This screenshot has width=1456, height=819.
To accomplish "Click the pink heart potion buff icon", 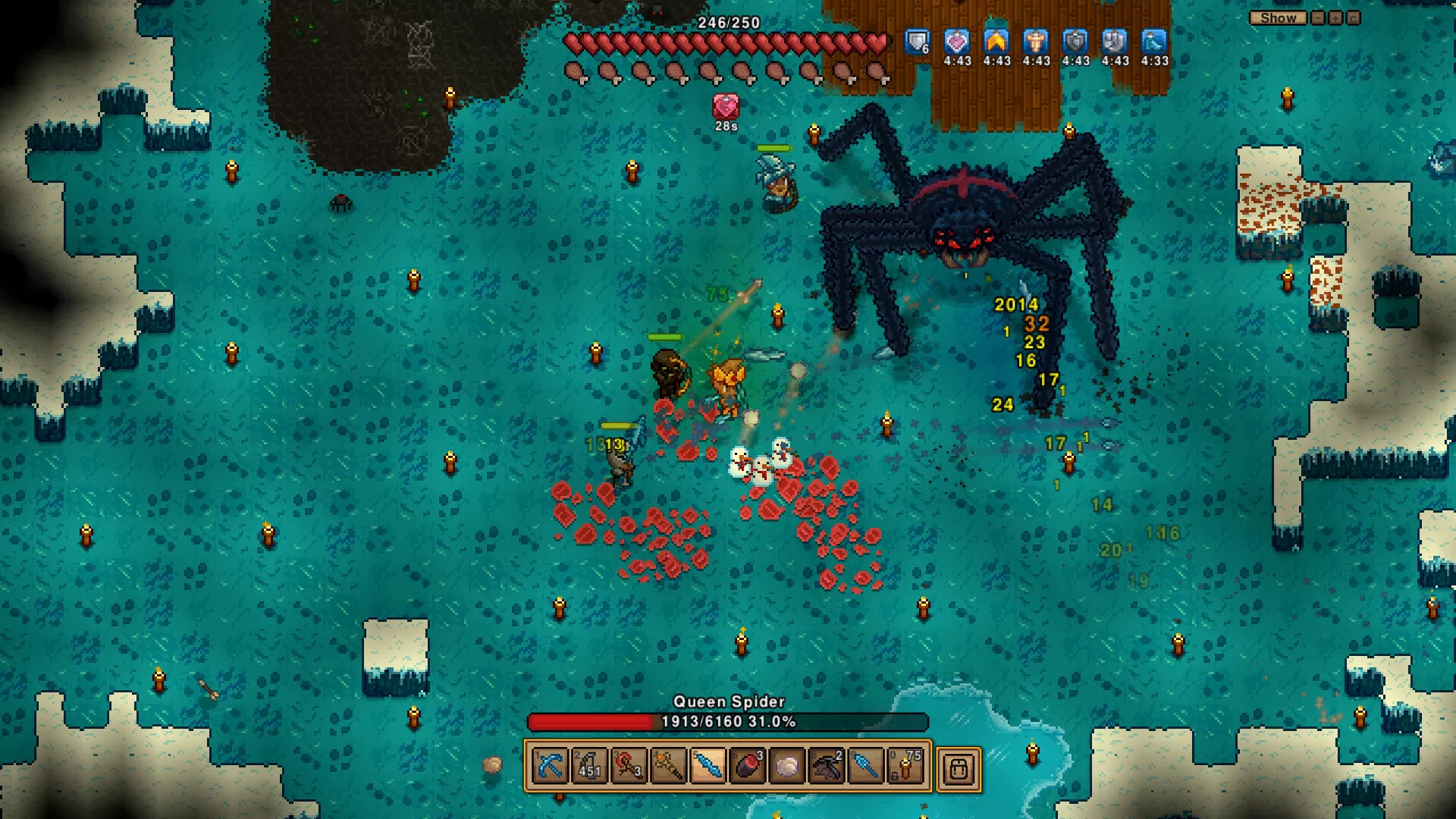I will coord(957,42).
